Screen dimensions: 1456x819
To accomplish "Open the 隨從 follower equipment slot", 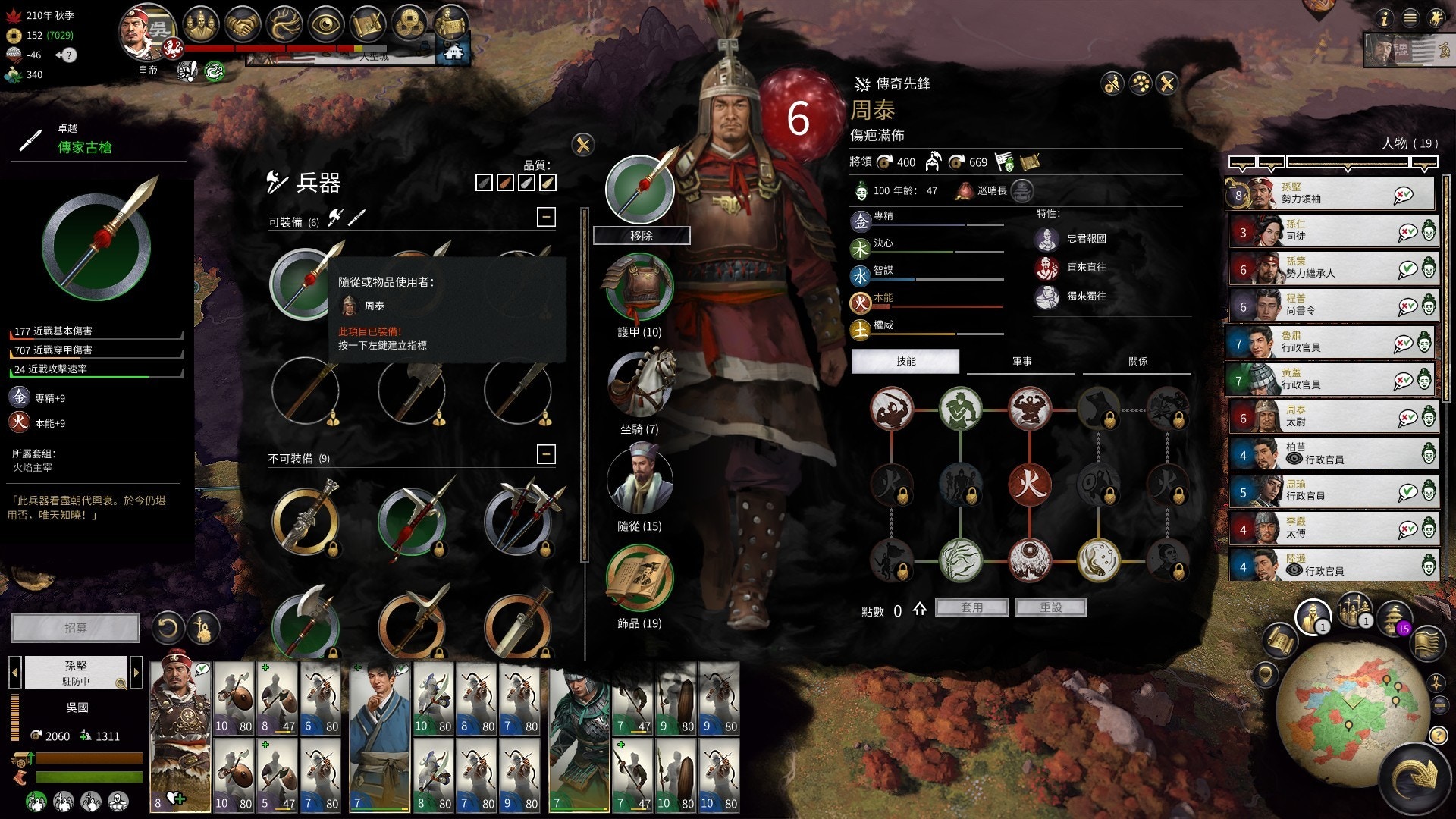I will coord(639,482).
